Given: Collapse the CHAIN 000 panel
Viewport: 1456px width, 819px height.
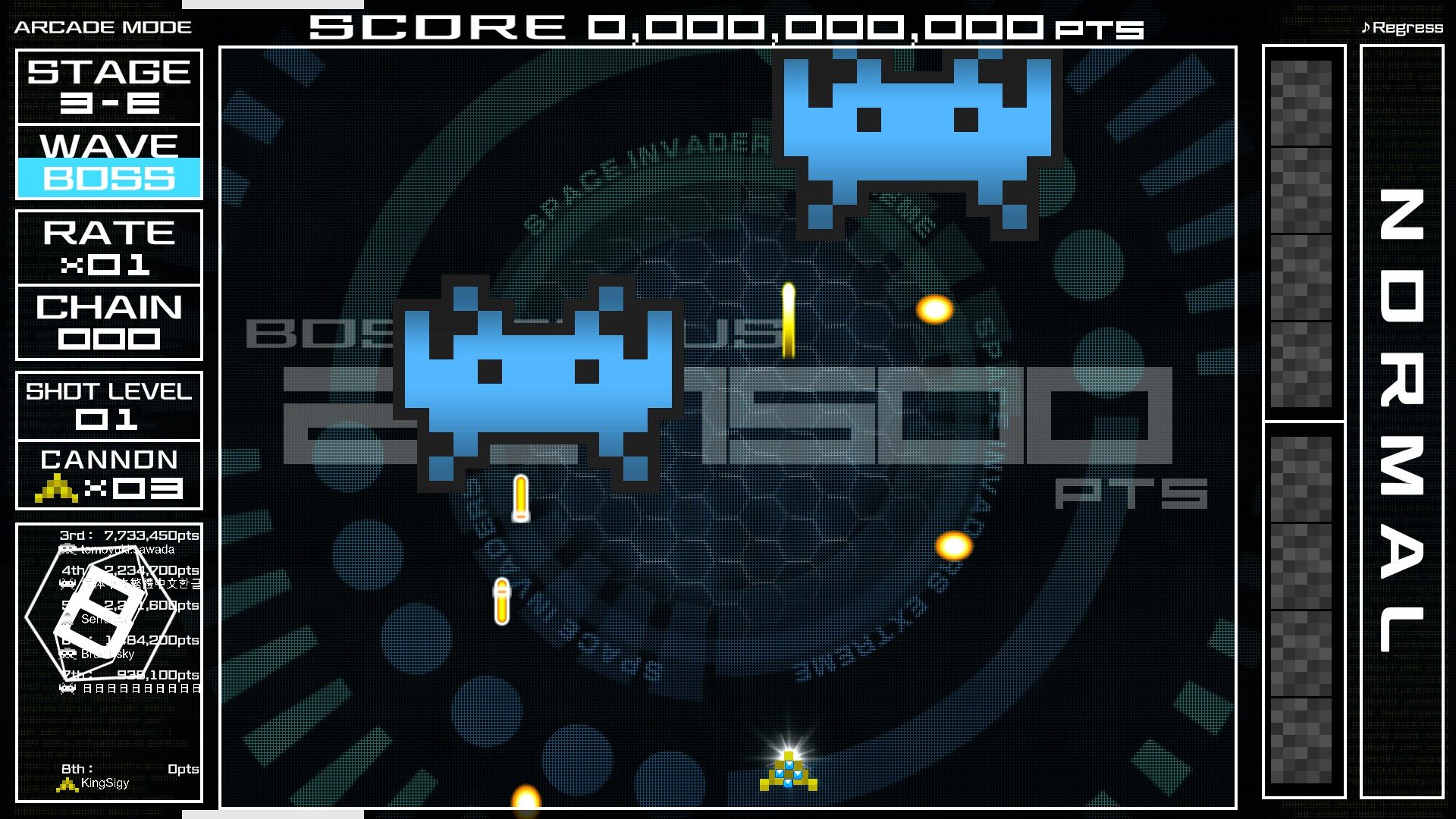Looking at the screenshot, I should click(108, 322).
